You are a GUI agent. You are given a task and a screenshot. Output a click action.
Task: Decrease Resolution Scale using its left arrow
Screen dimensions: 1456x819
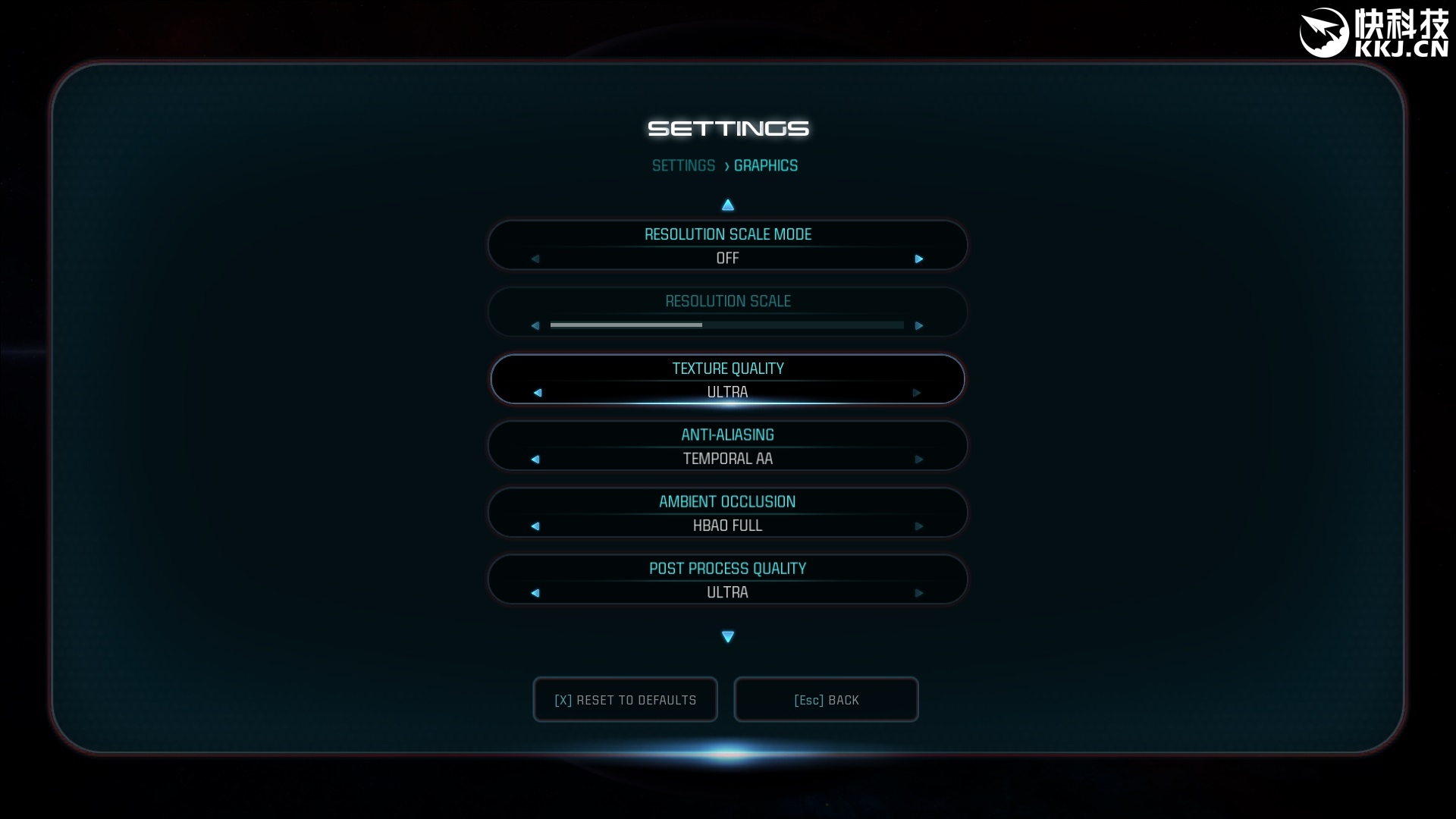coord(535,326)
